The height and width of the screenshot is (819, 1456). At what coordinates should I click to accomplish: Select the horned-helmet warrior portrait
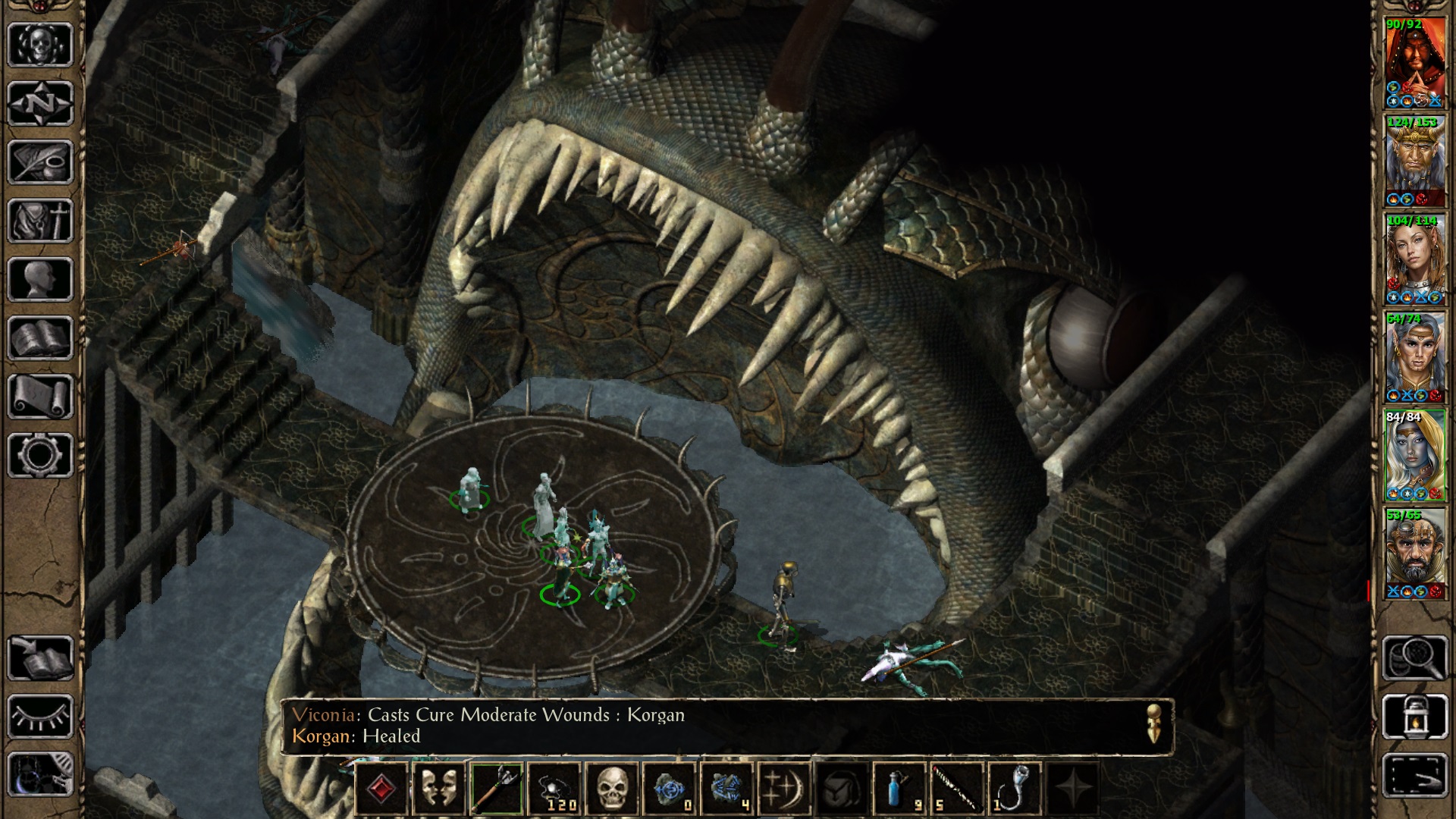tap(1415, 161)
